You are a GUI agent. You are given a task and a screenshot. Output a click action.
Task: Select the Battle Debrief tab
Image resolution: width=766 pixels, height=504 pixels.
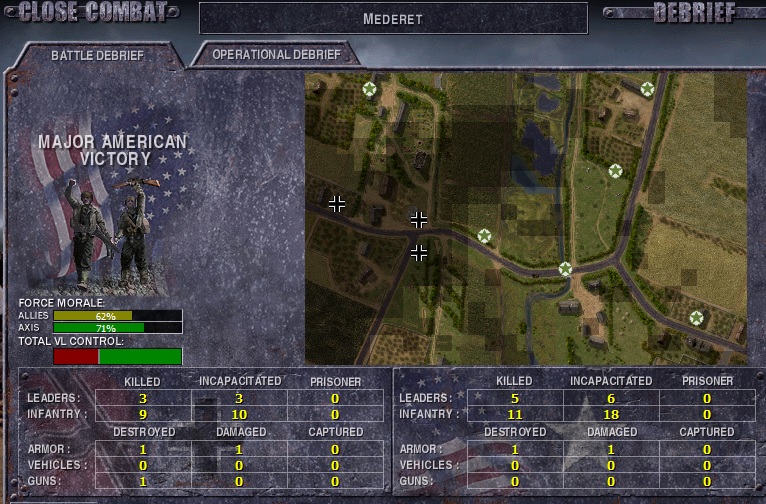97,55
